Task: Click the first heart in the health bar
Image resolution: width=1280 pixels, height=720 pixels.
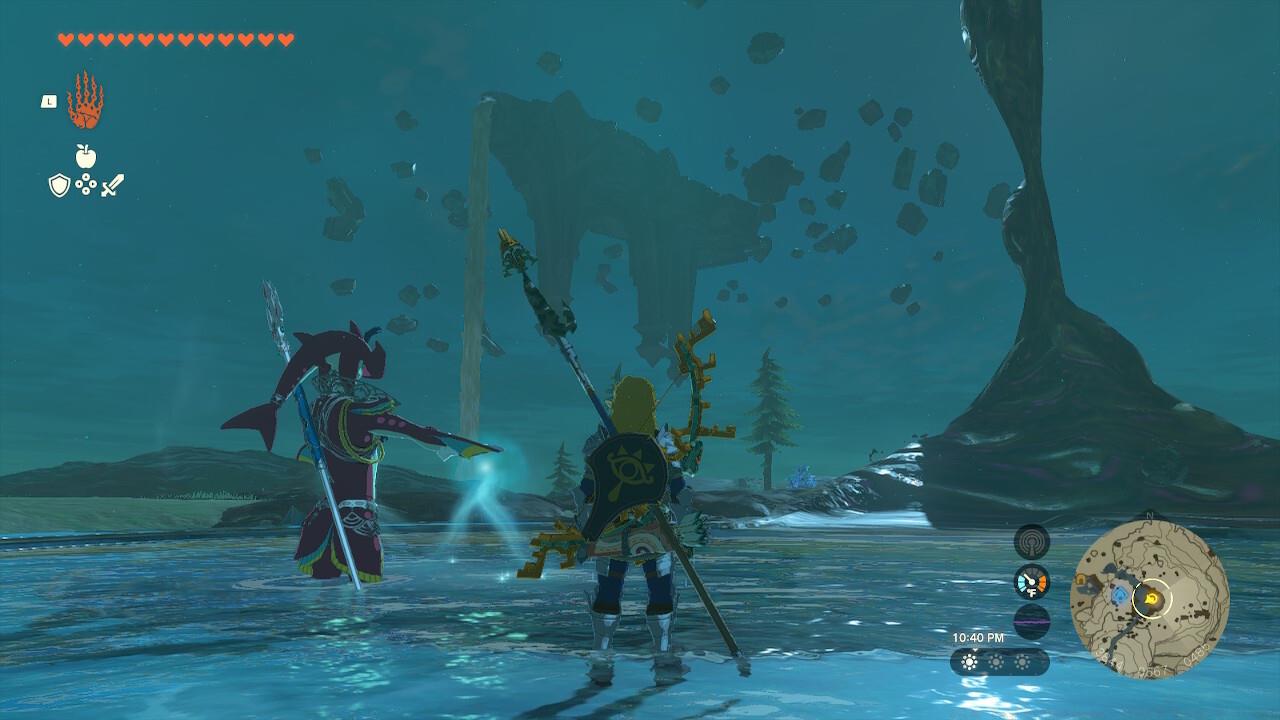Action: (66, 38)
